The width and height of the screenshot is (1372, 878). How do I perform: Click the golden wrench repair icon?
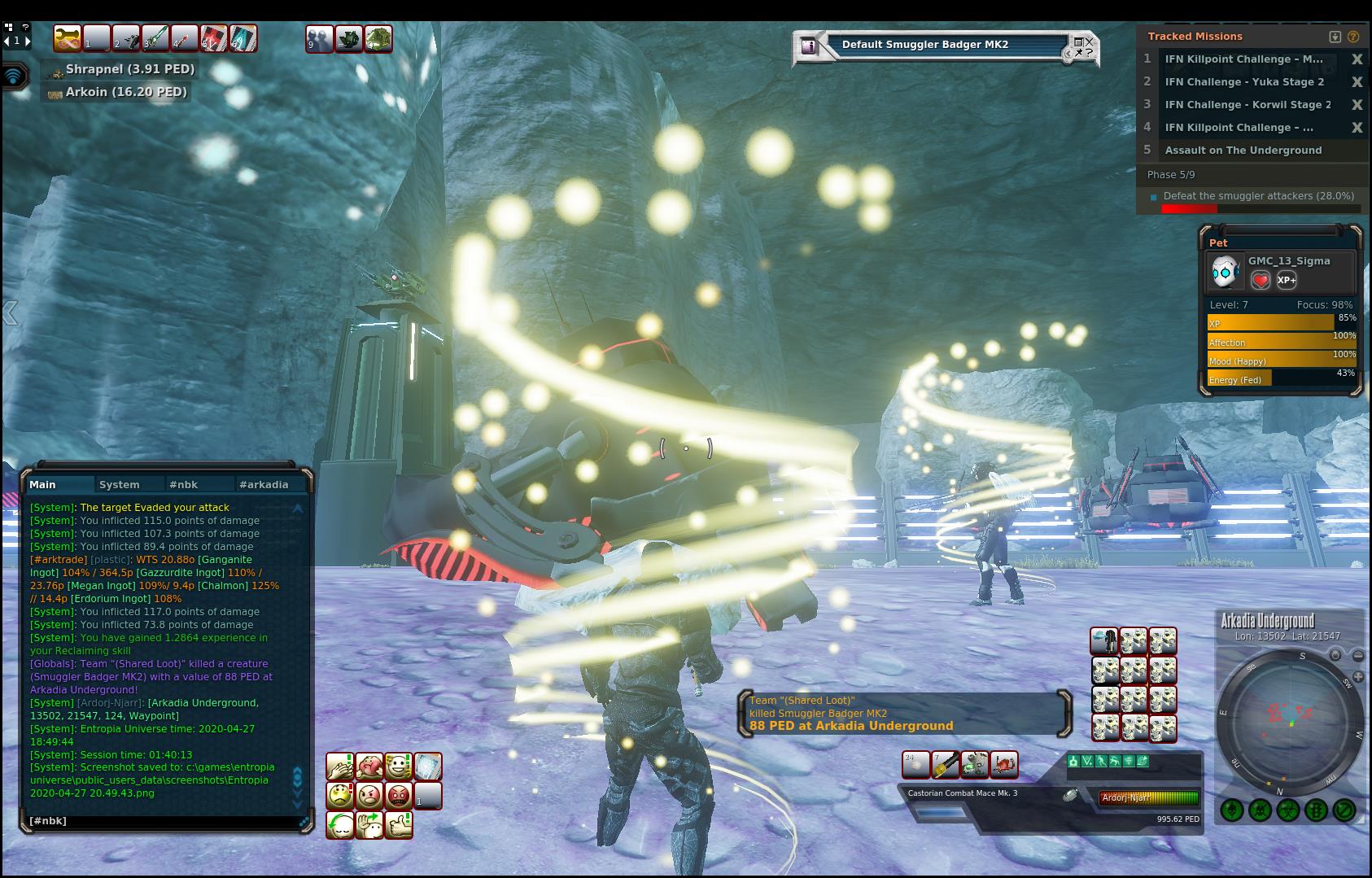coord(67,38)
